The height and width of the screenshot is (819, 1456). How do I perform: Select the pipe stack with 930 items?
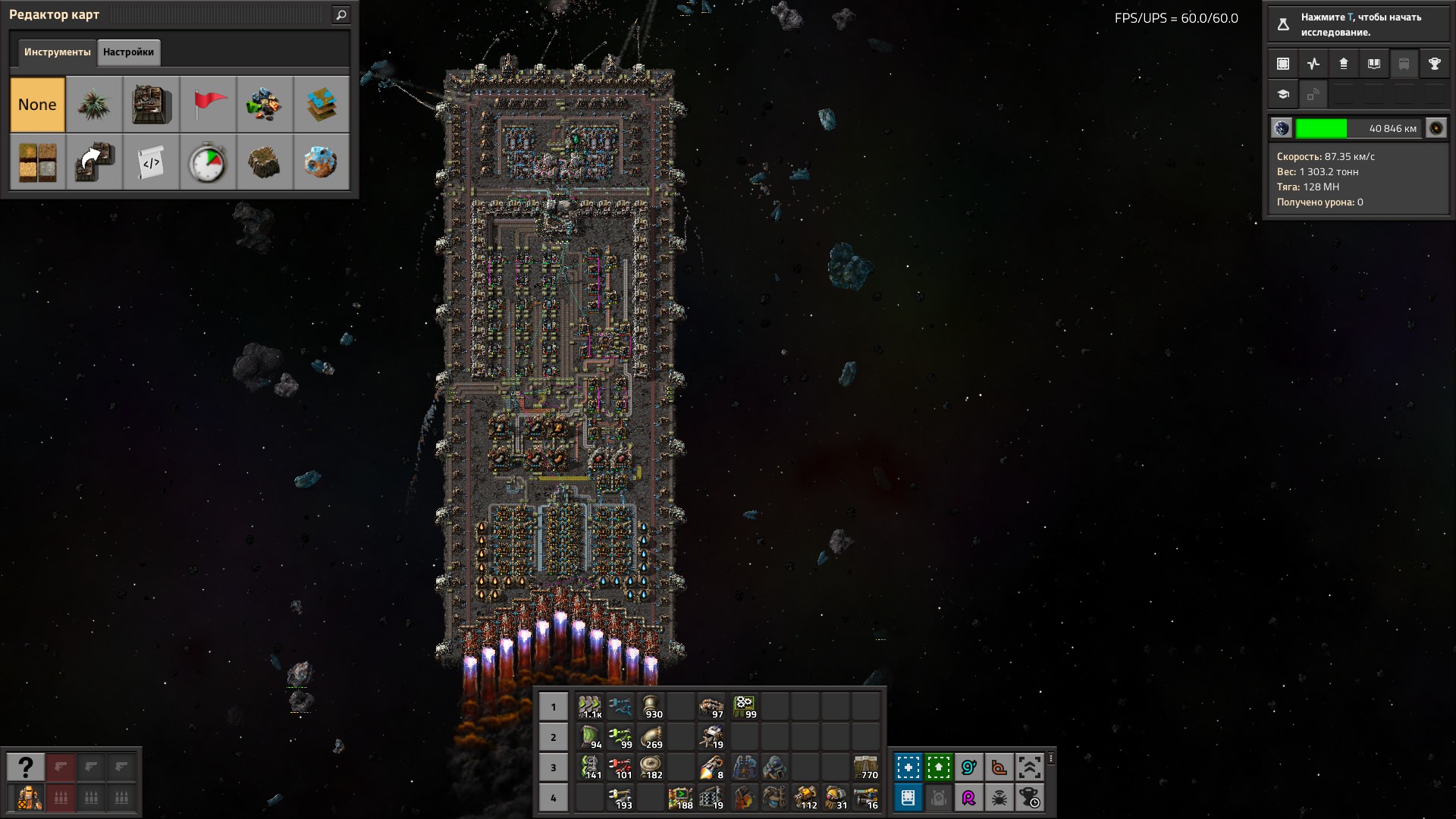click(x=651, y=707)
